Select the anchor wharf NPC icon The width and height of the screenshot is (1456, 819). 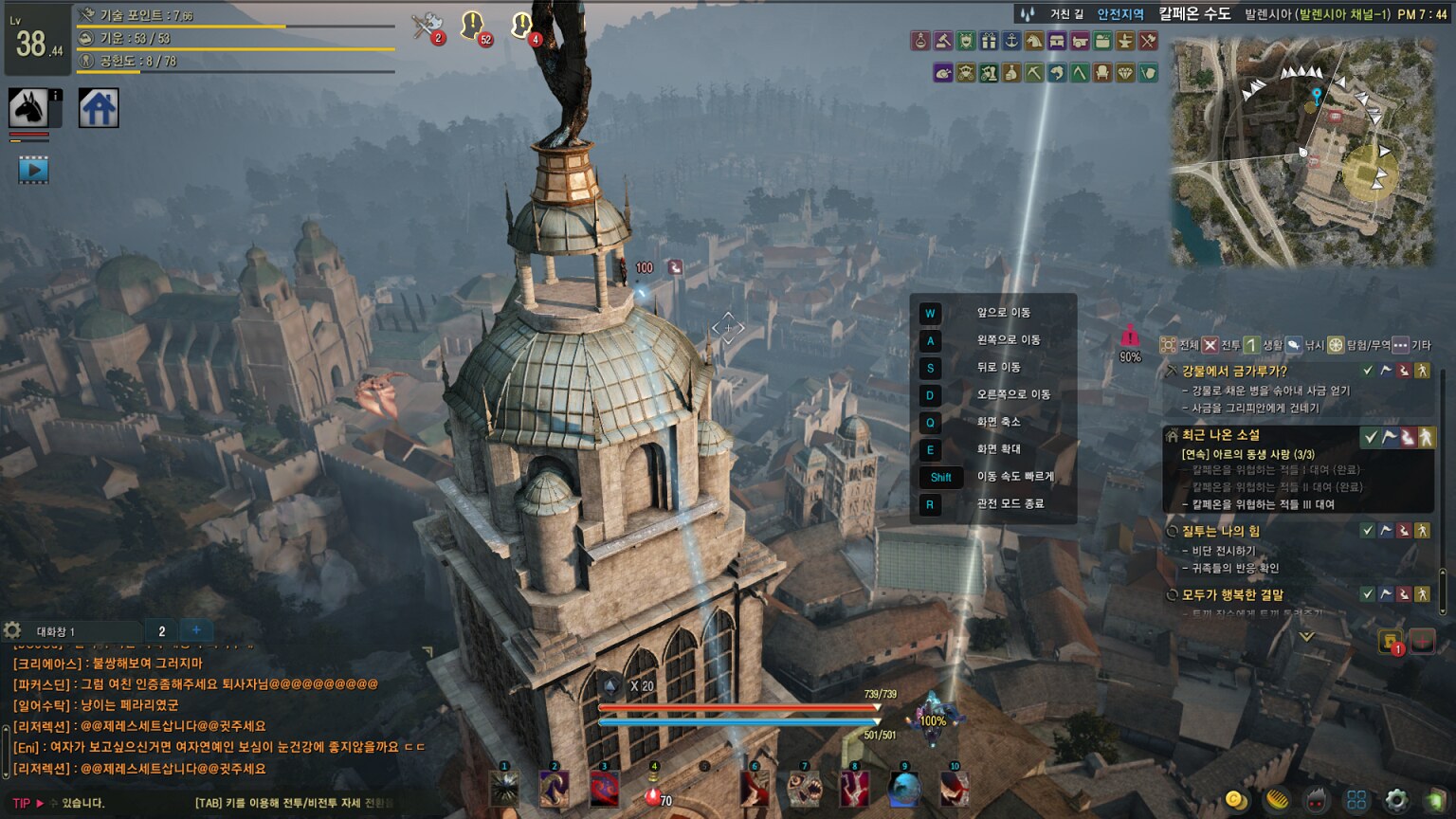click(x=1011, y=41)
